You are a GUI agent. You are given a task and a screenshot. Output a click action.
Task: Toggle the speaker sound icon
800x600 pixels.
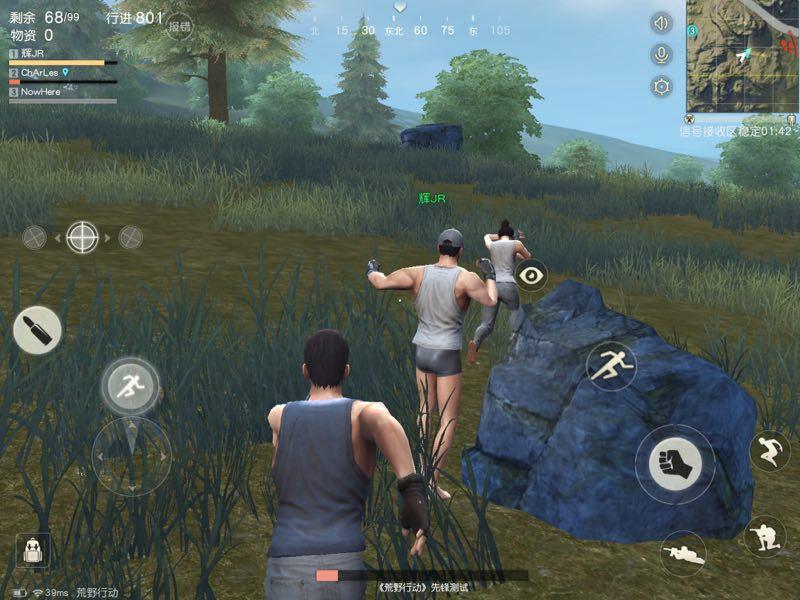click(661, 22)
